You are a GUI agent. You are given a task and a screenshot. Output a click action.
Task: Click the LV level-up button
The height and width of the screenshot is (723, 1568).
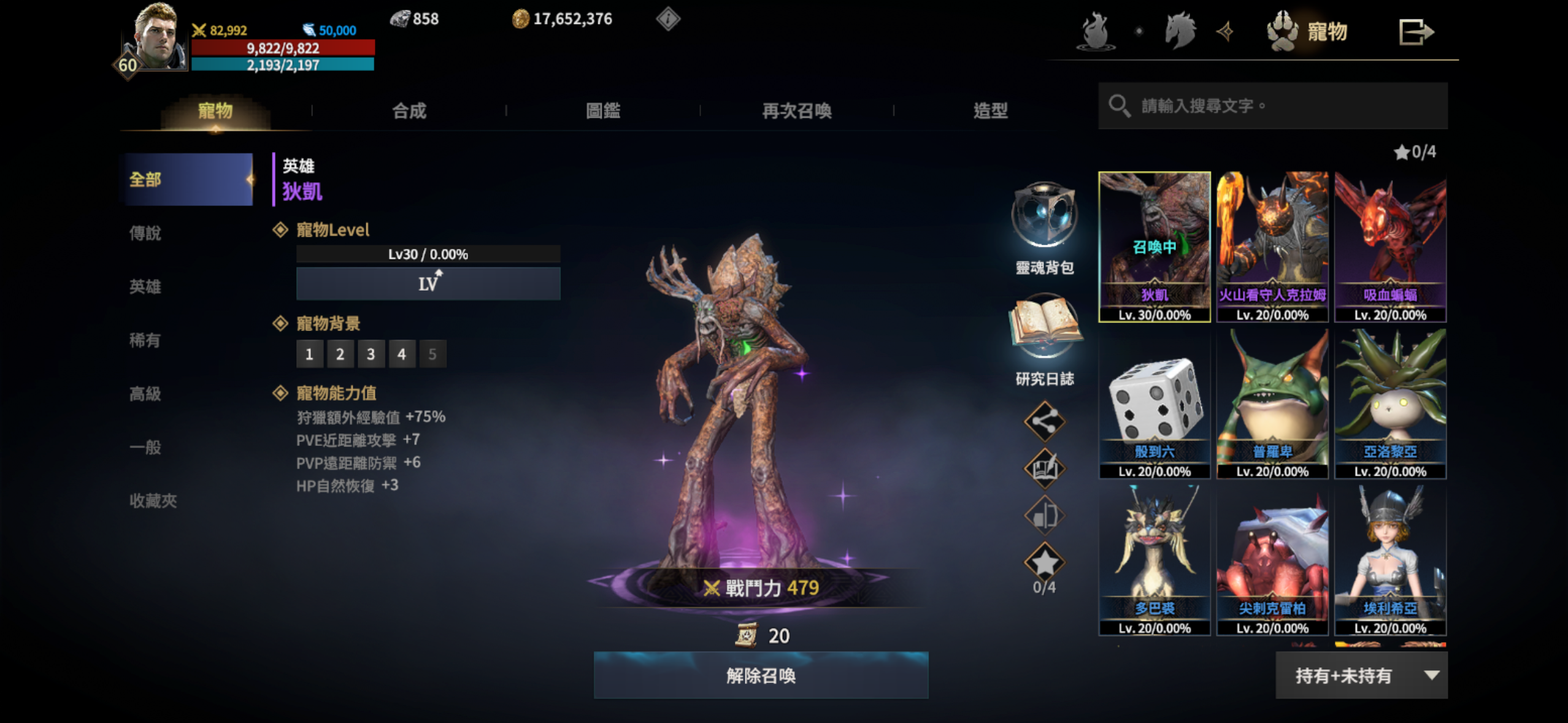pyautogui.click(x=428, y=283)
